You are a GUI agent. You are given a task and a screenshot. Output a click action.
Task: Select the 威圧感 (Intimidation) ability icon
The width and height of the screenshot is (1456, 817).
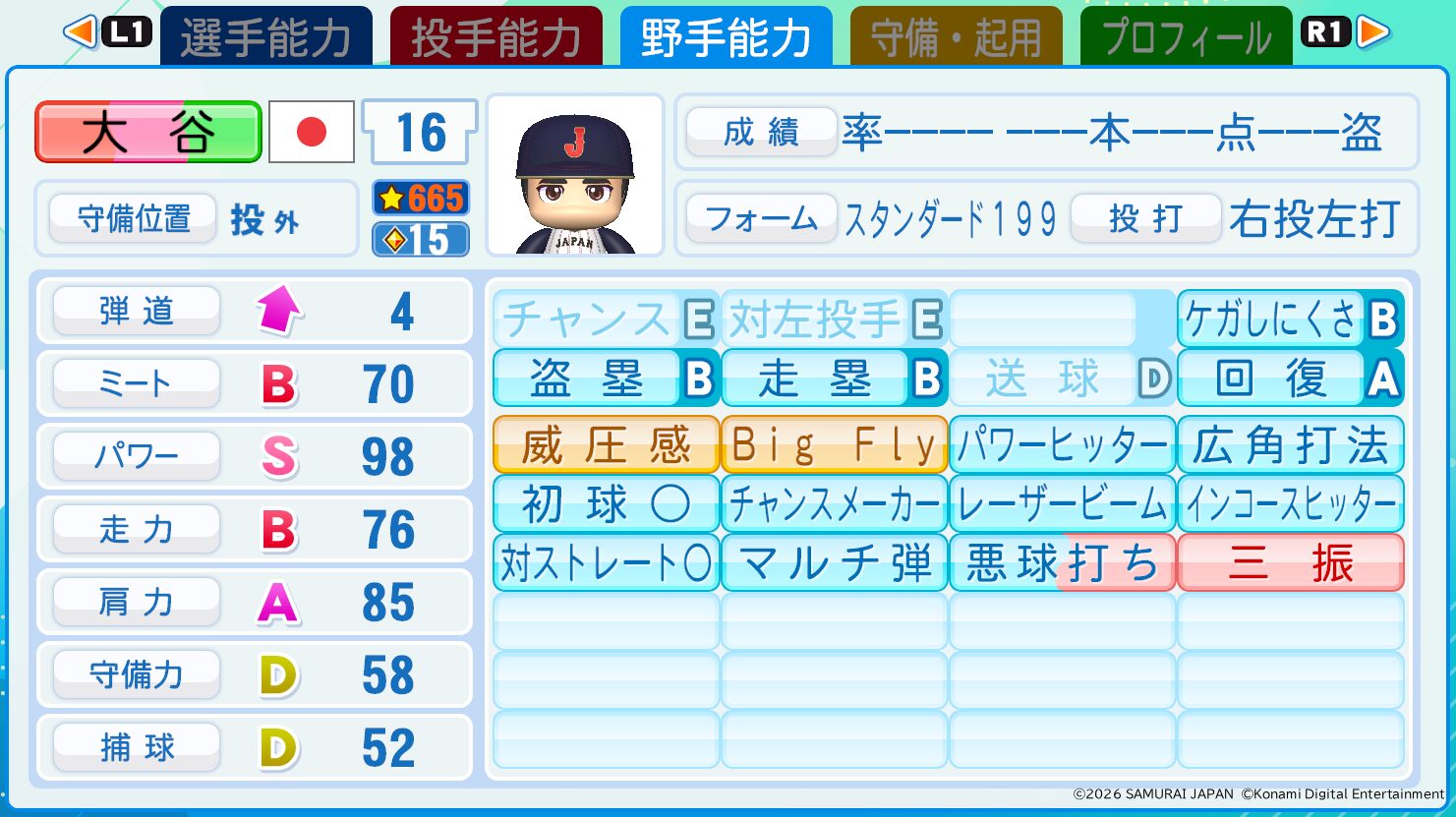(x=604, y=443)
